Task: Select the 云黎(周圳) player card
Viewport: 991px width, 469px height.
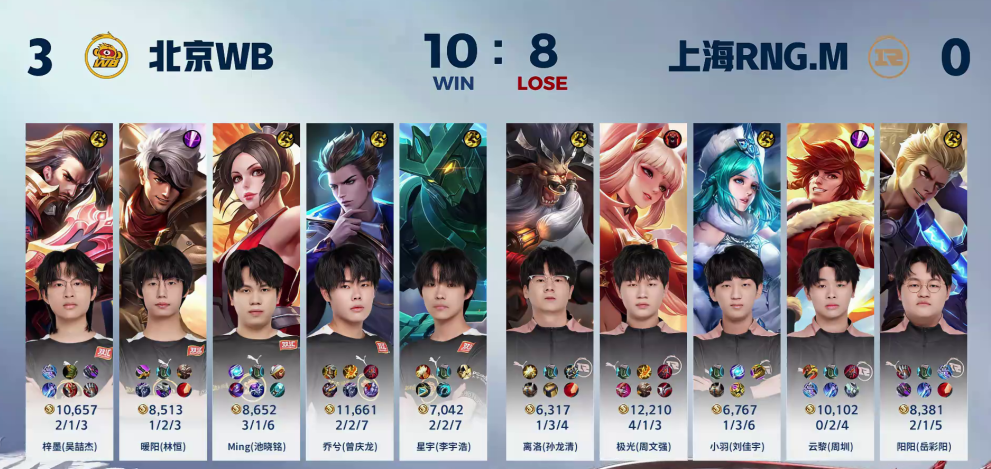Action: coord(830,285)
